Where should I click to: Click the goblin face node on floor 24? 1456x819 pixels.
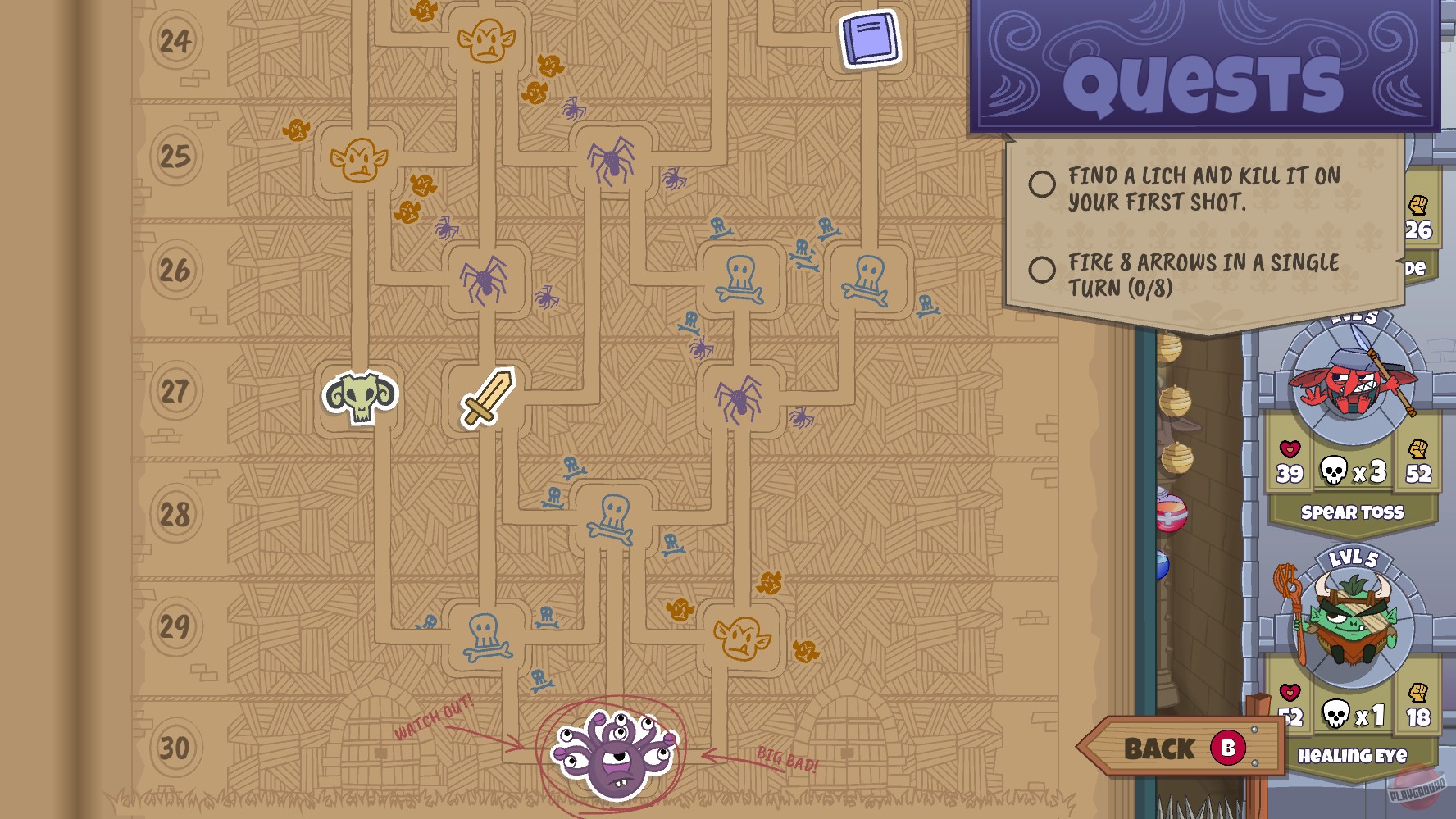tap(485, 39)
